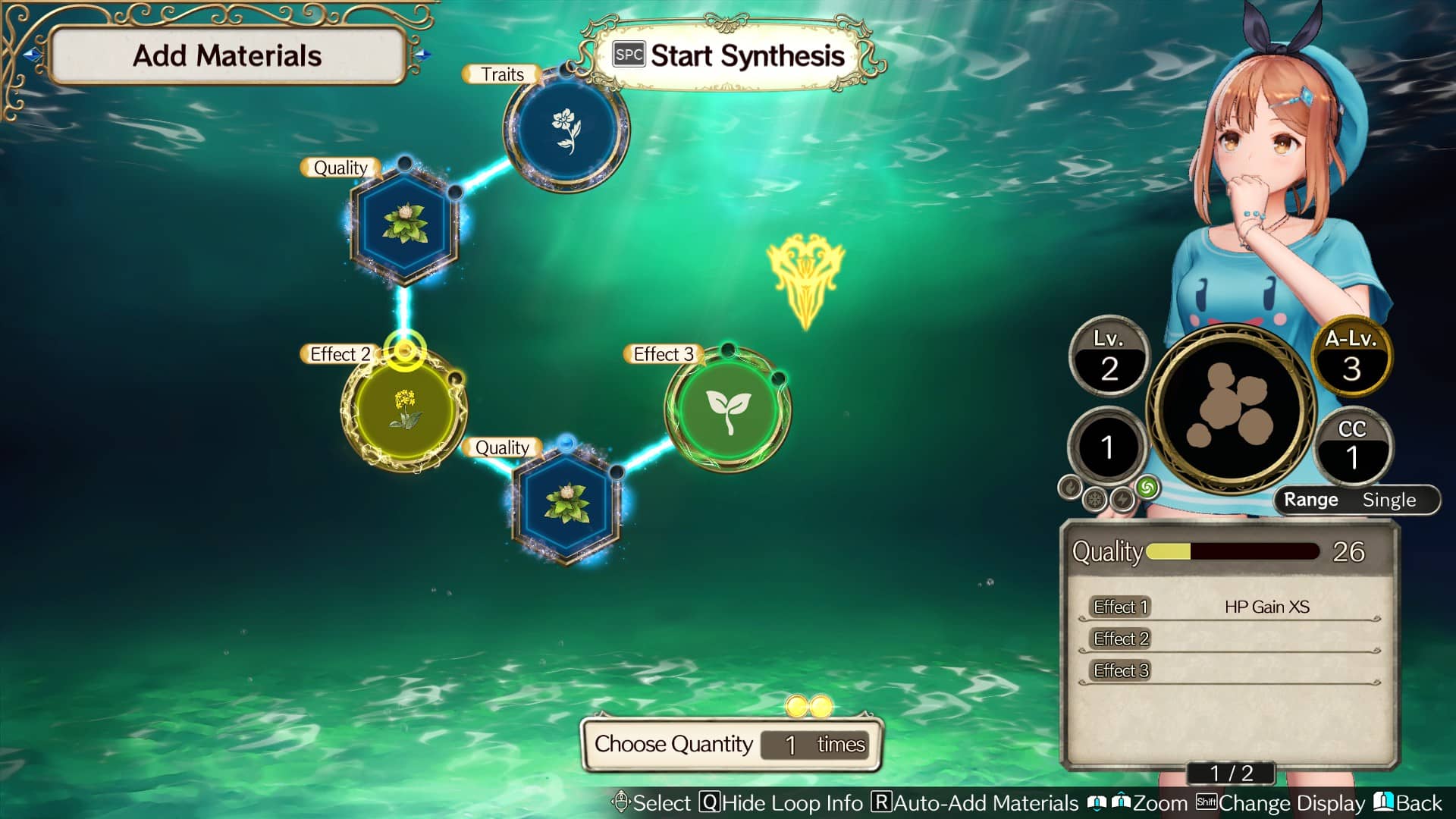Select the yellow Effect 2 node
The height and width of the screenshot is (819, 1456).
pos(404,409)
